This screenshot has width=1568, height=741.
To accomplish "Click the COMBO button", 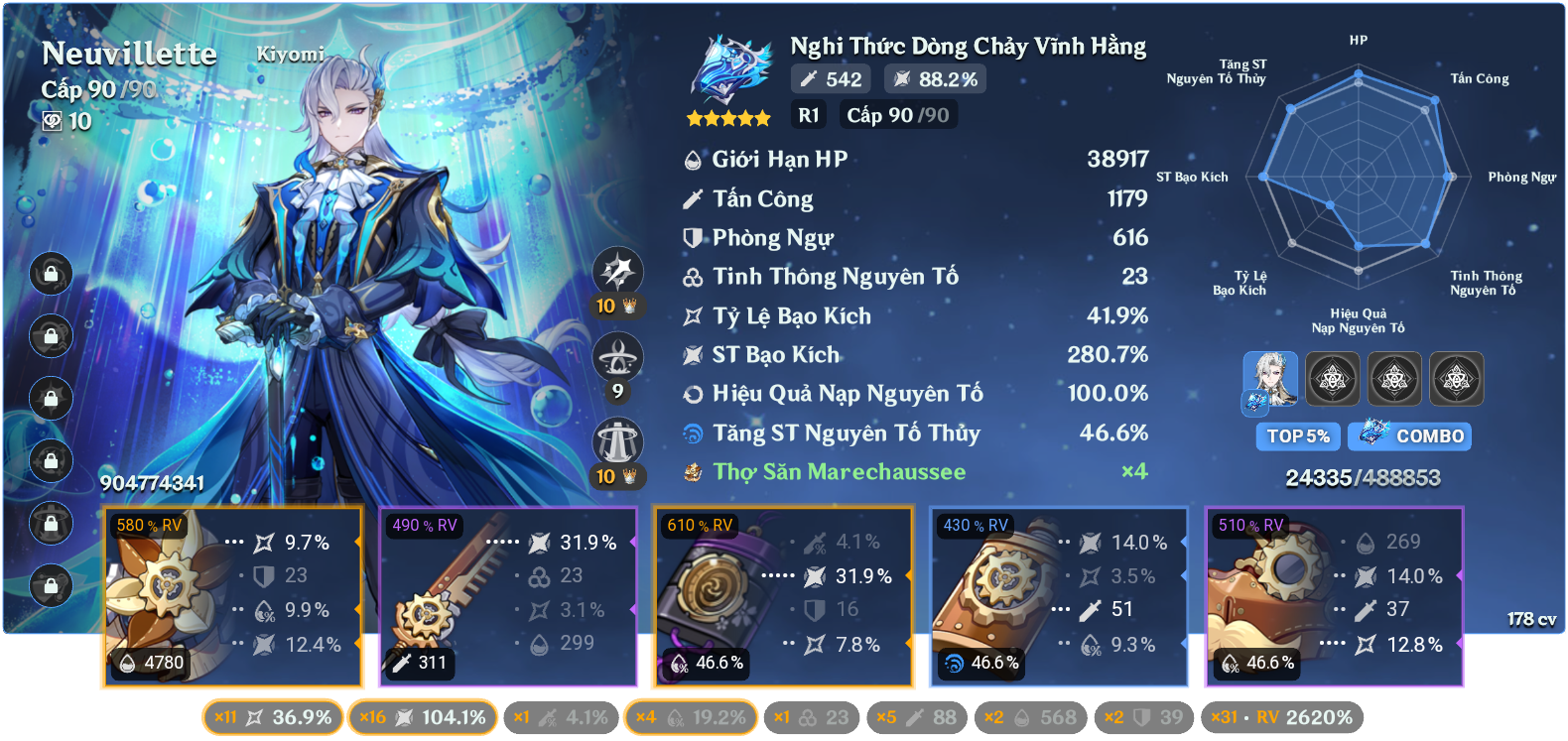I will [x=1409, y=436].
